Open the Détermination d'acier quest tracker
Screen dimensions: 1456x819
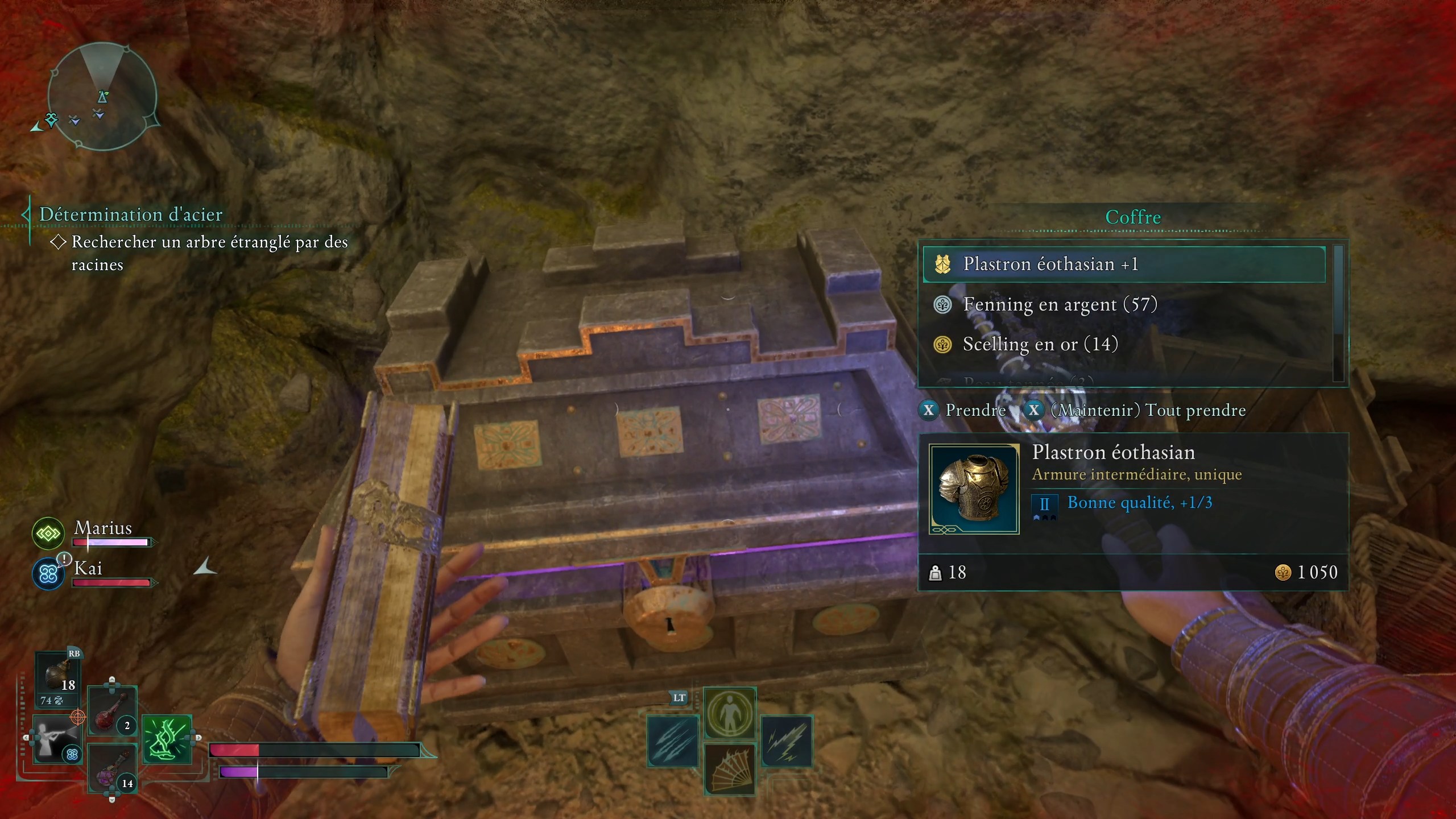click(130, 214)
